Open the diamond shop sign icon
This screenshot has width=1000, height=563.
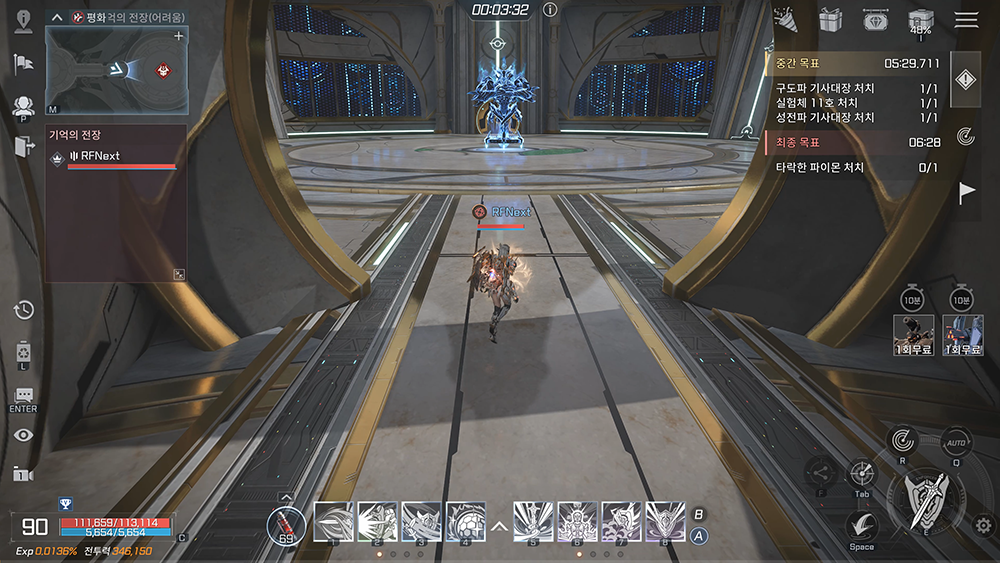tap(875, 19)
